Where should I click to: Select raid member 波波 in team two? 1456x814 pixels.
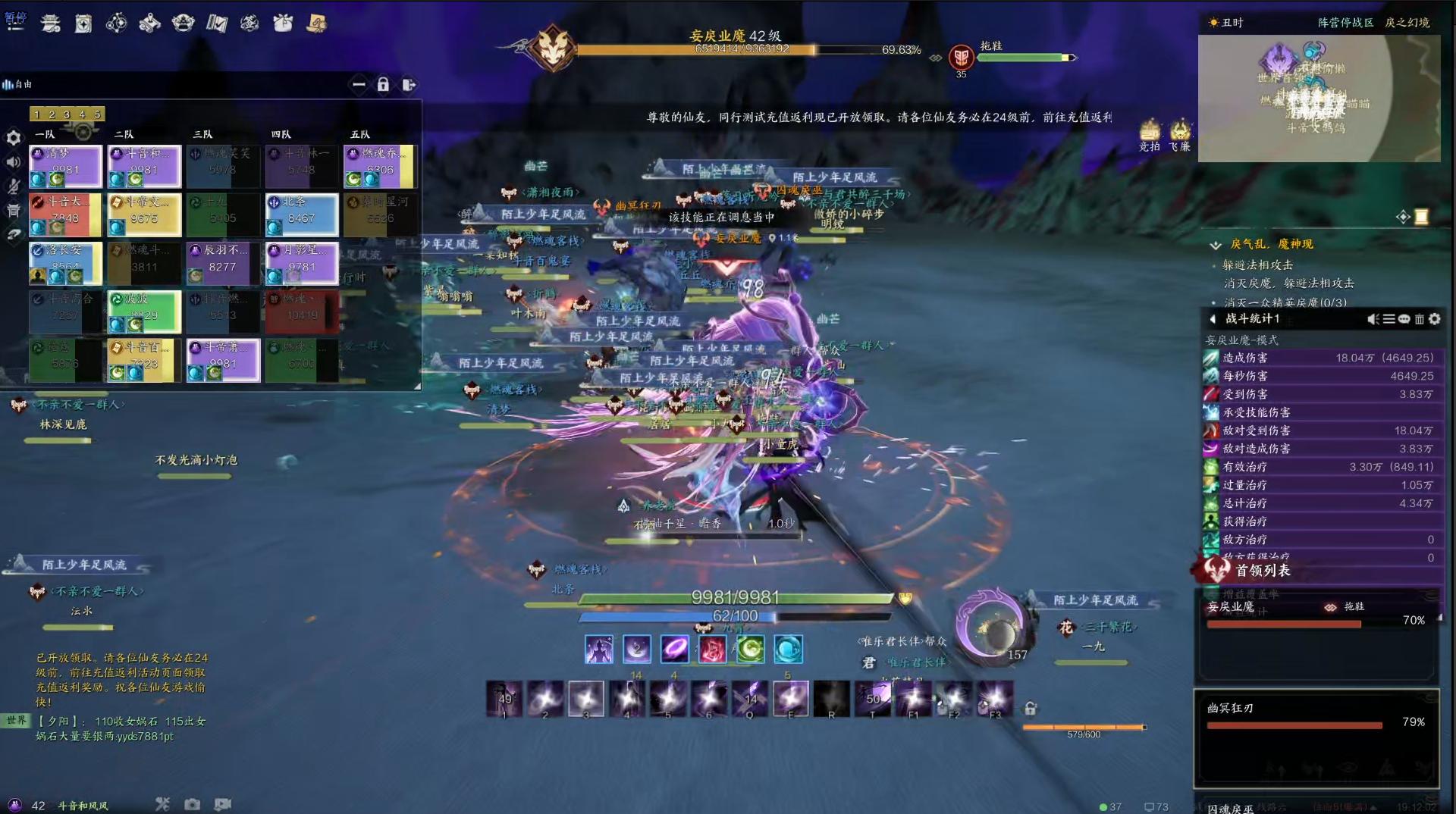click(x=144, y=312)
